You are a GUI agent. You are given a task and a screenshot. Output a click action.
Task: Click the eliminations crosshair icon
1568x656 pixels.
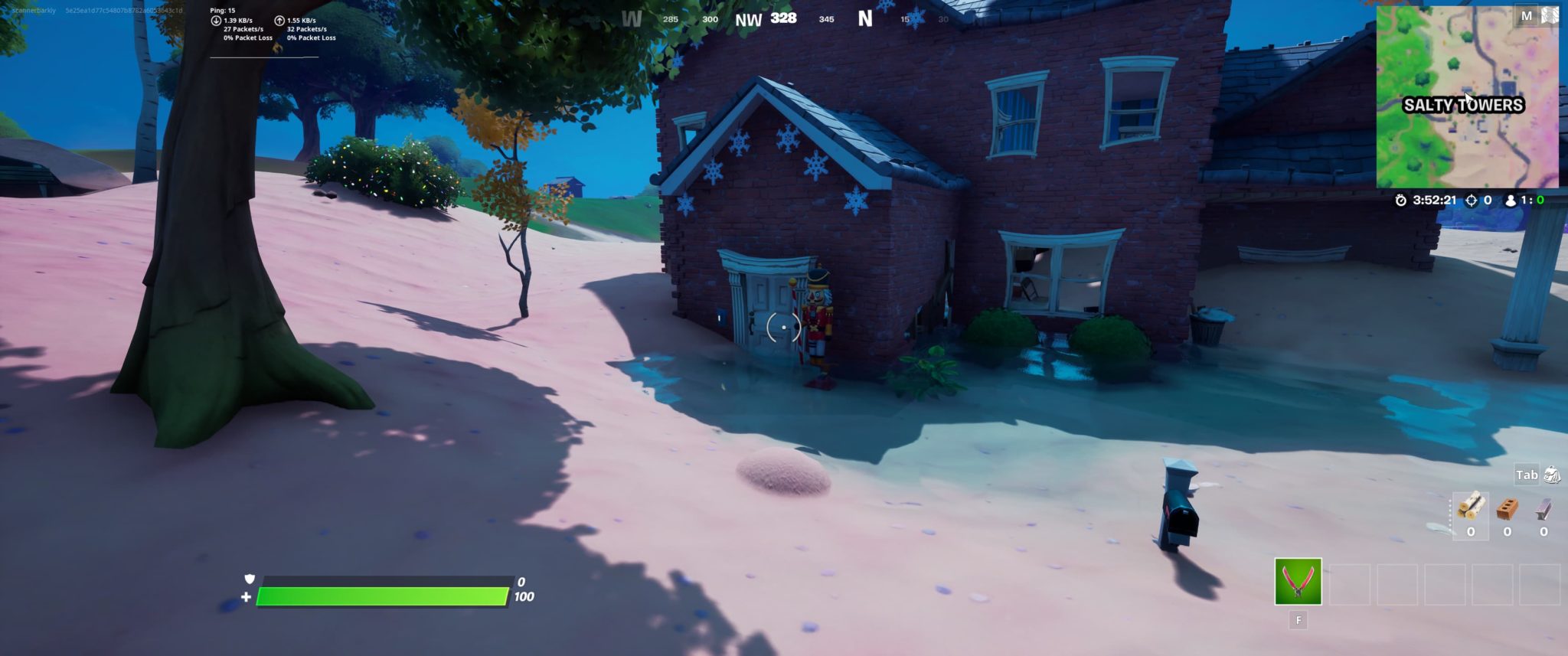(x=1471, y=200)
